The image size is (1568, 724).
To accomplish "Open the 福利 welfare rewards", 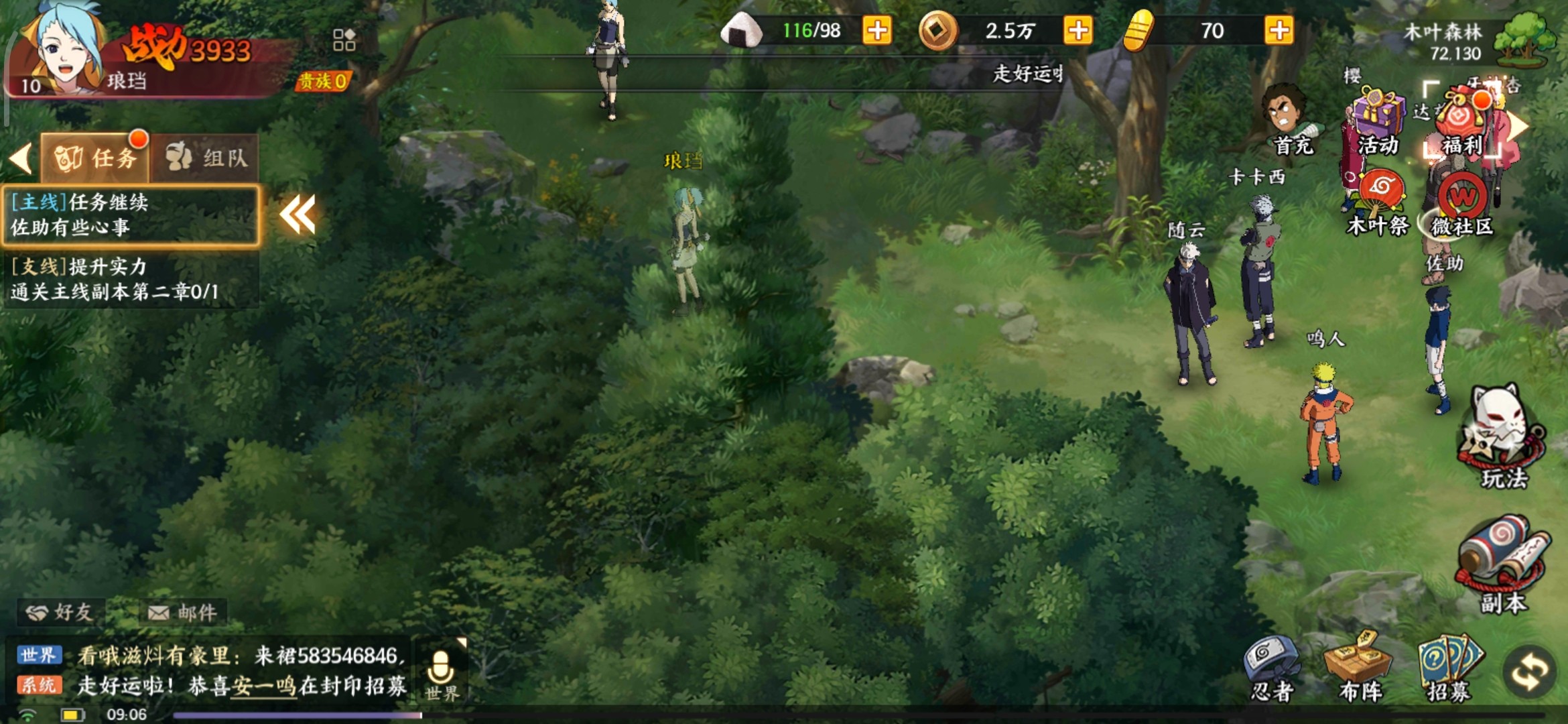I will click(1462, 123).
